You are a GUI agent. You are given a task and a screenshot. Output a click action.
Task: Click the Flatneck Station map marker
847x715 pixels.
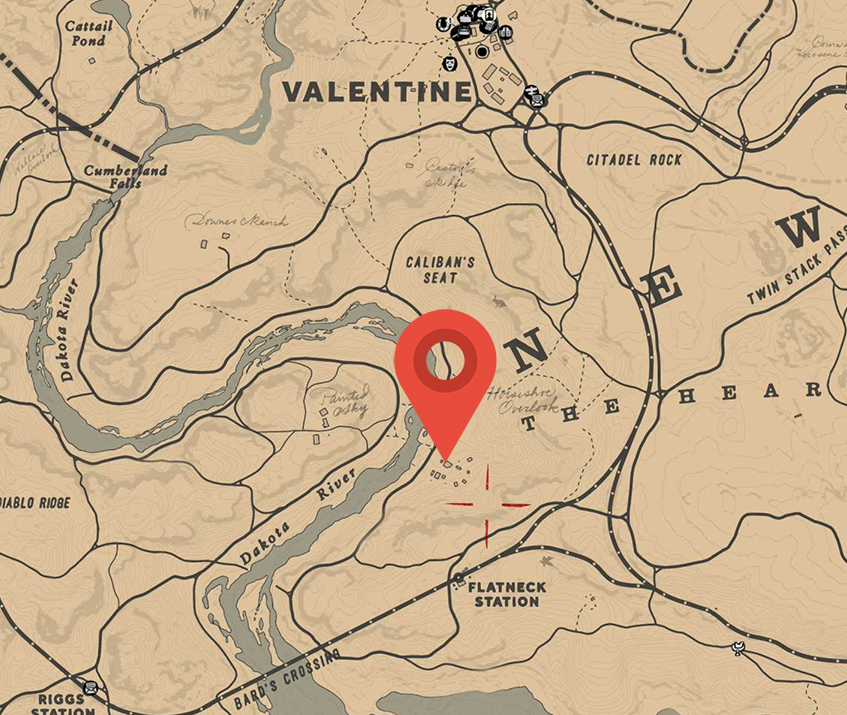click(458, 579)
